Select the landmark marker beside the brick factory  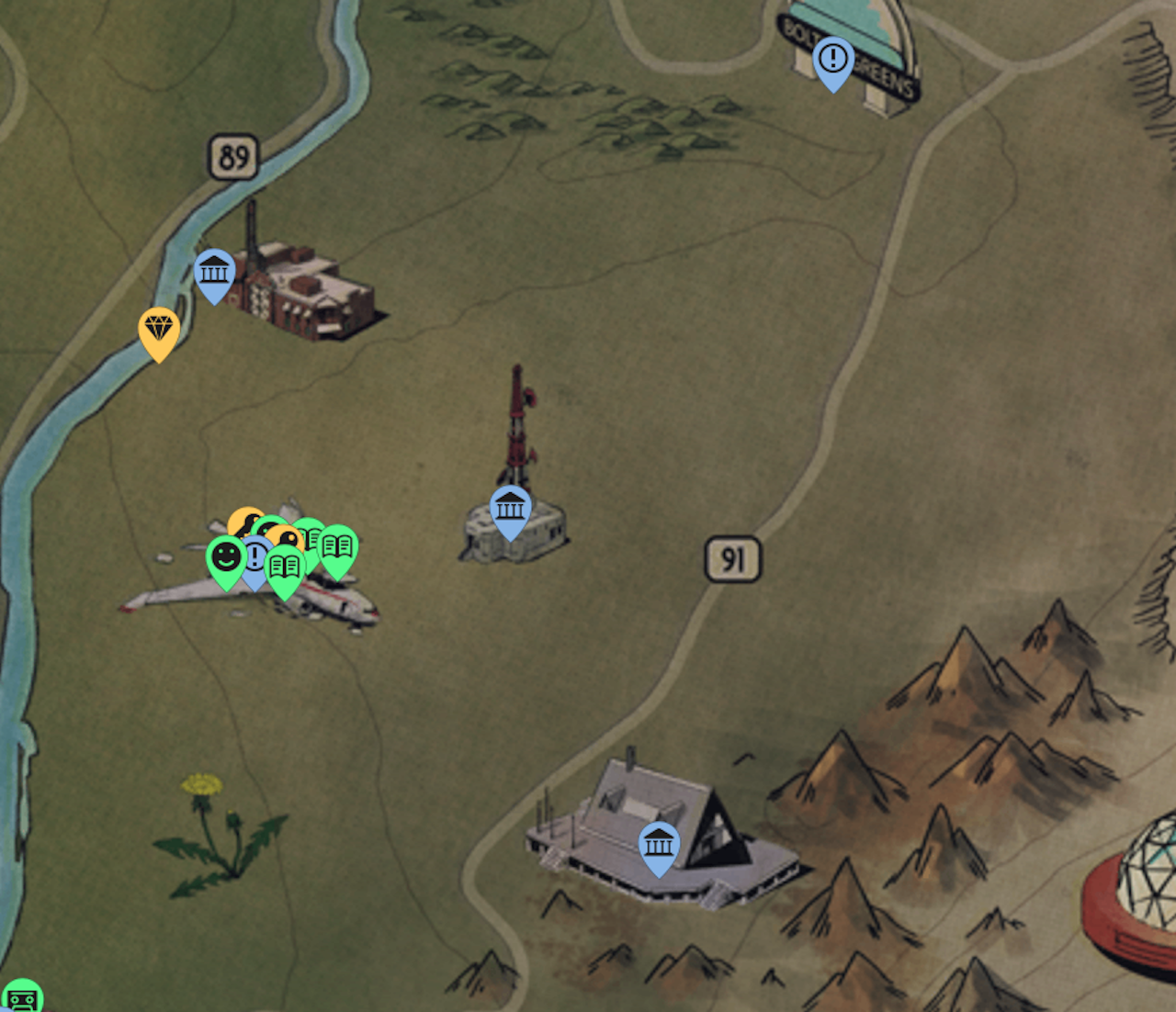click(x=214, y=273)
